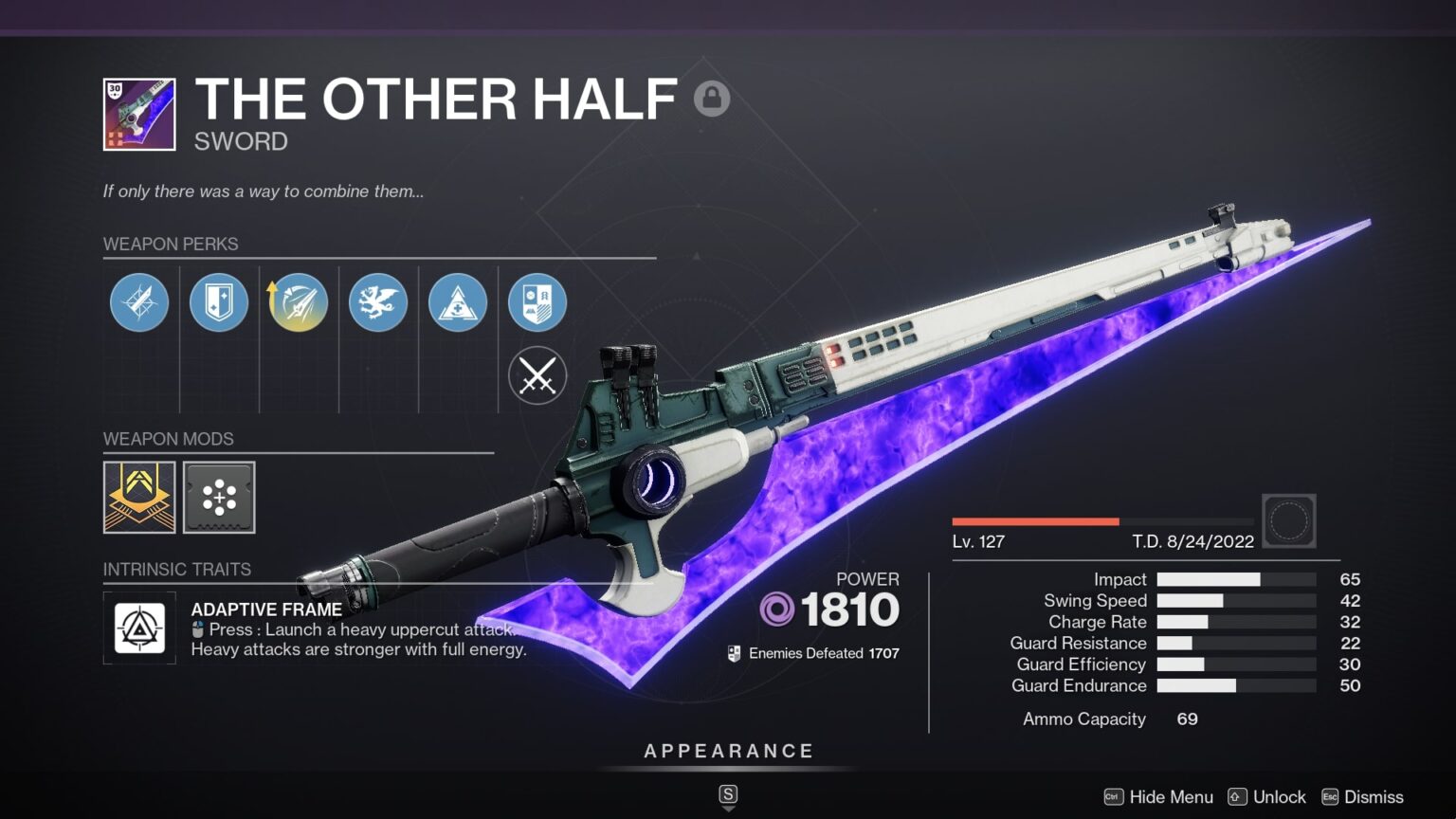Select the gold banner weapon mod slot
This screenshot has width=1456, height=819.
[139, 498]
